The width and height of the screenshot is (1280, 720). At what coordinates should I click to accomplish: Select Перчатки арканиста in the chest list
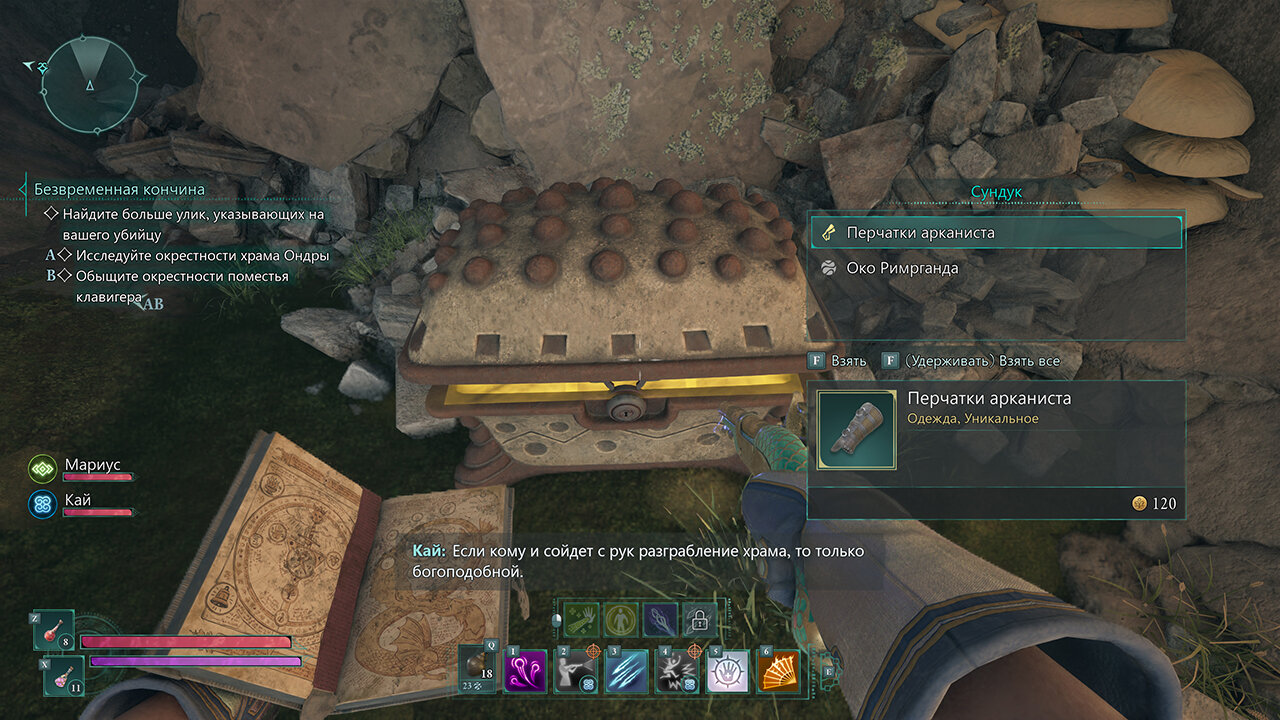click(x=995, y=232)
